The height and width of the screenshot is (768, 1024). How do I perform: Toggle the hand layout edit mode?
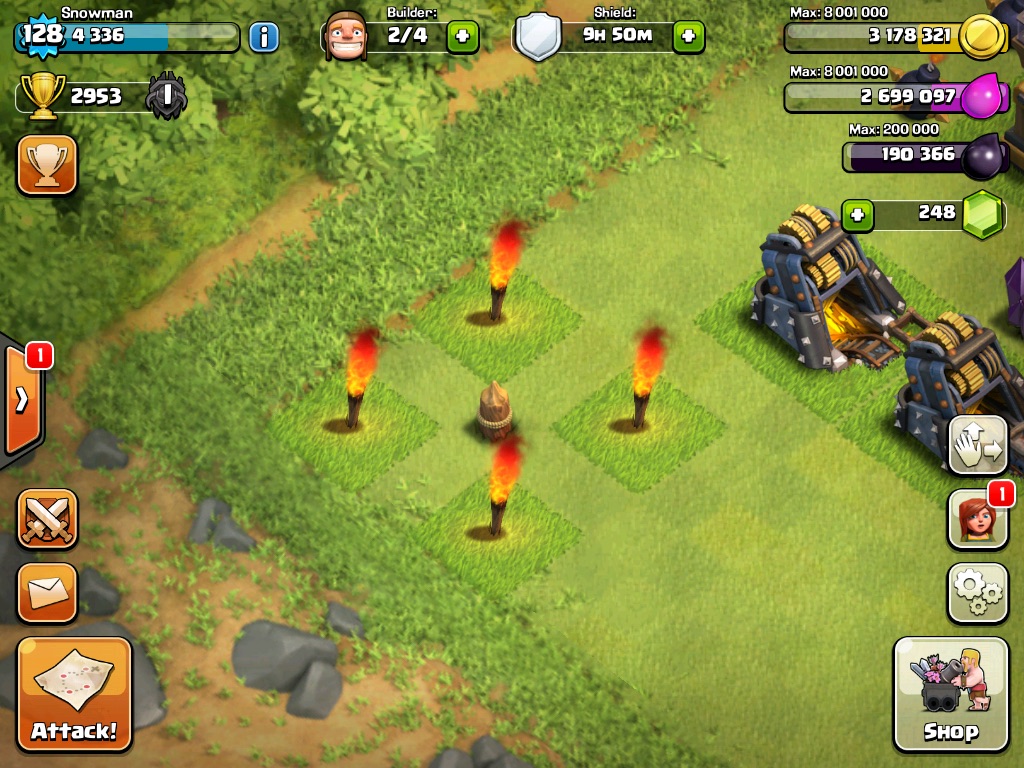pos(977,446)
